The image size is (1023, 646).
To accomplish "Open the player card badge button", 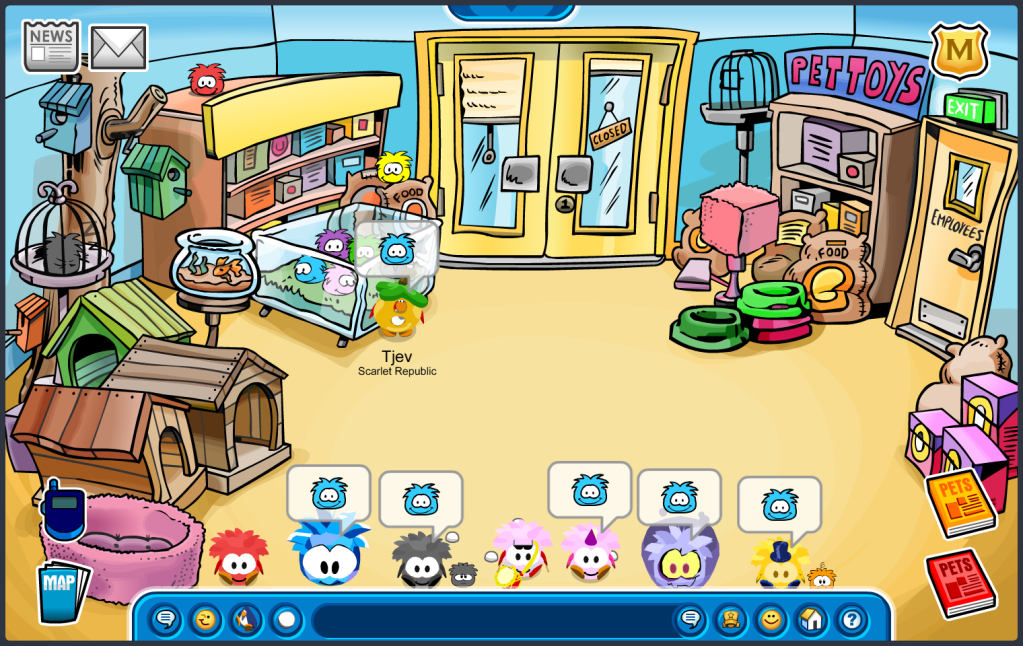I will tap(730, 620).
